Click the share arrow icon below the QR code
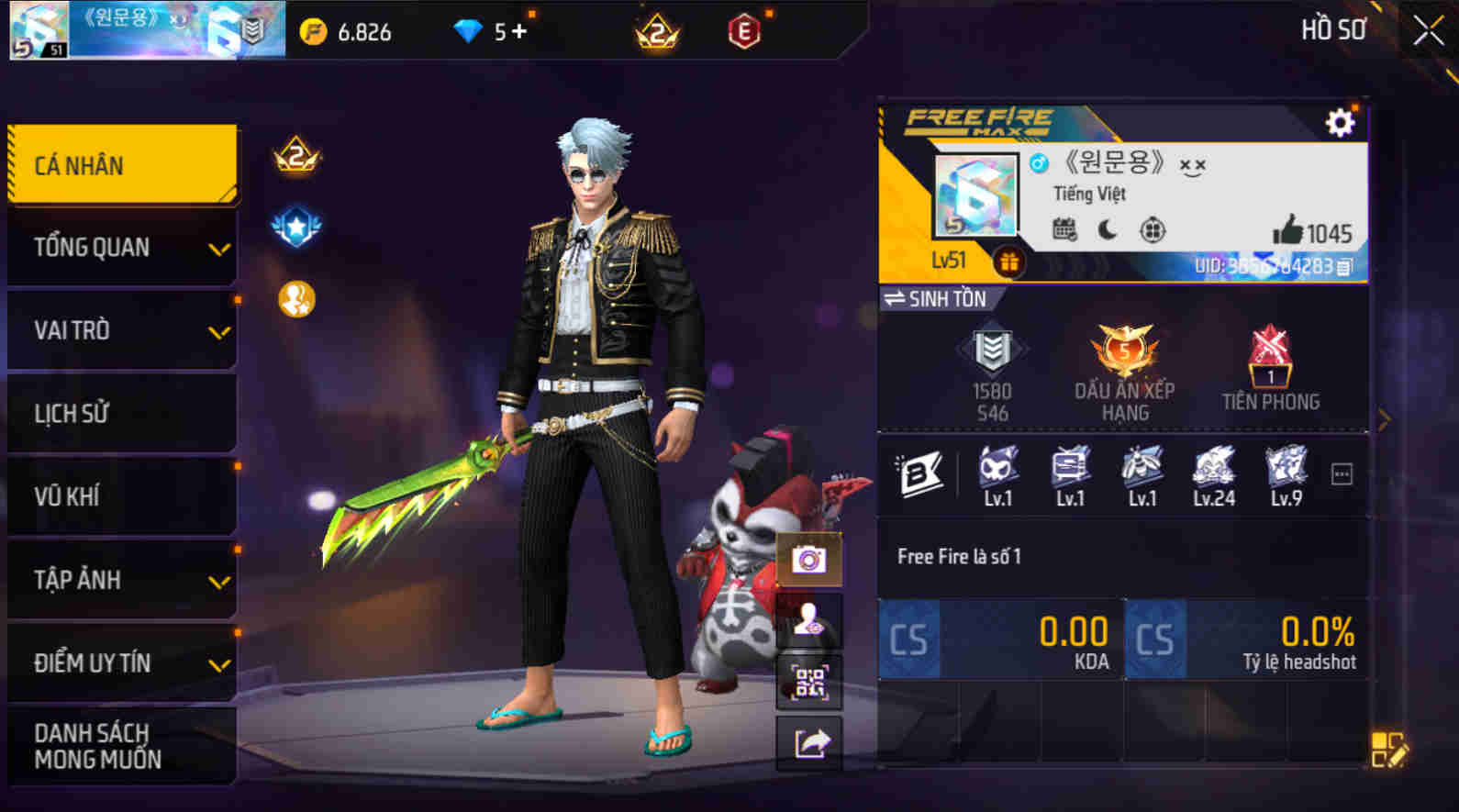Screen dimensions: 1459x812 [x=809, y=741]
